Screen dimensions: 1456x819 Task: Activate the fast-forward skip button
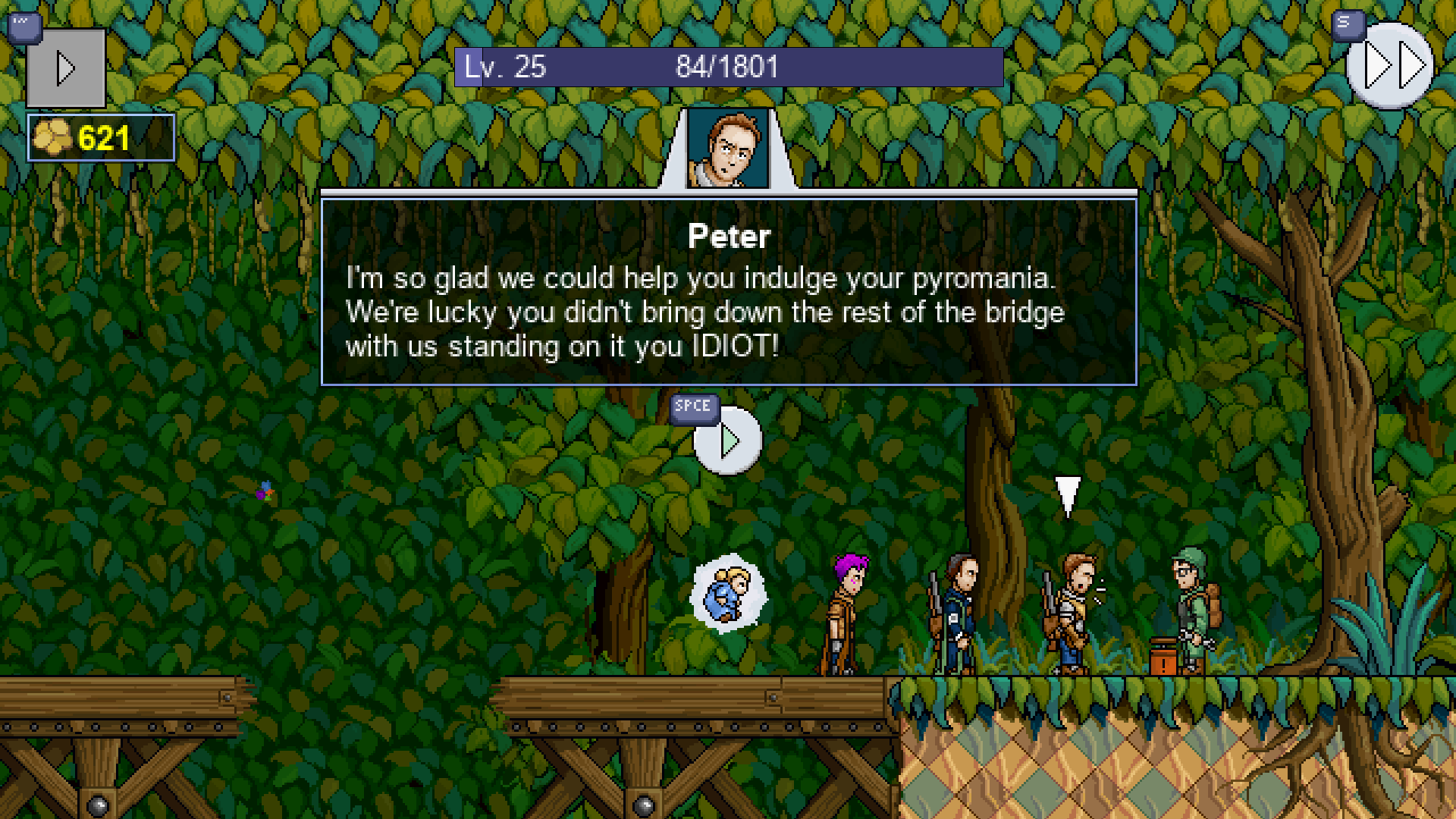point(1390,67)
